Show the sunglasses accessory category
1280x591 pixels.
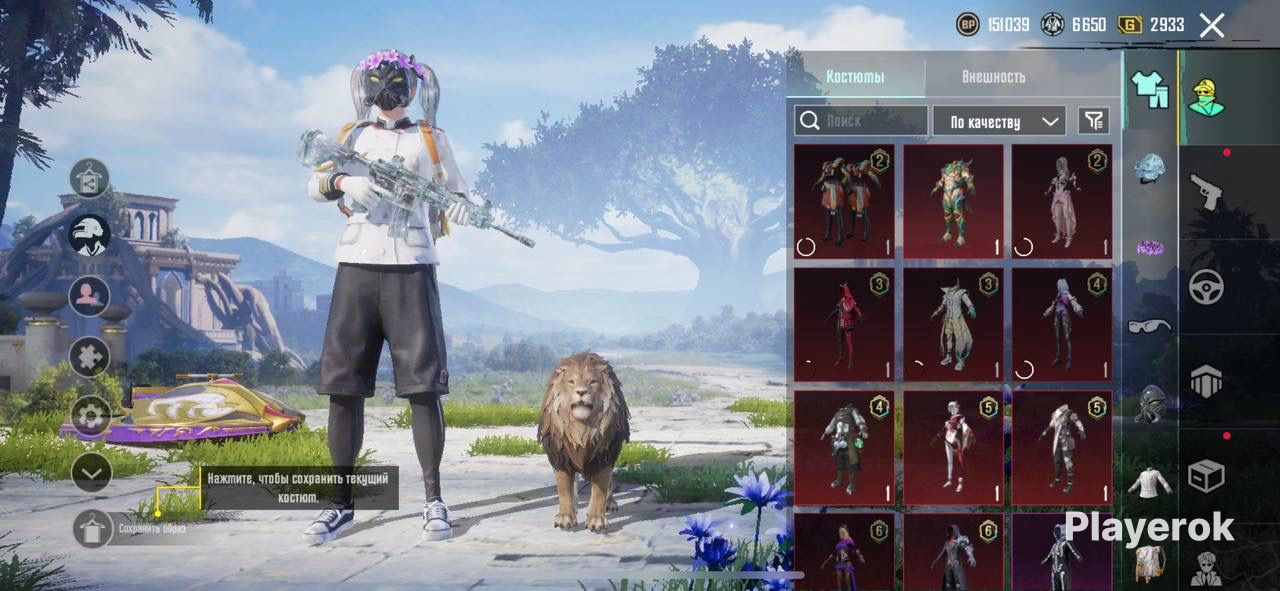(1150, 326)
